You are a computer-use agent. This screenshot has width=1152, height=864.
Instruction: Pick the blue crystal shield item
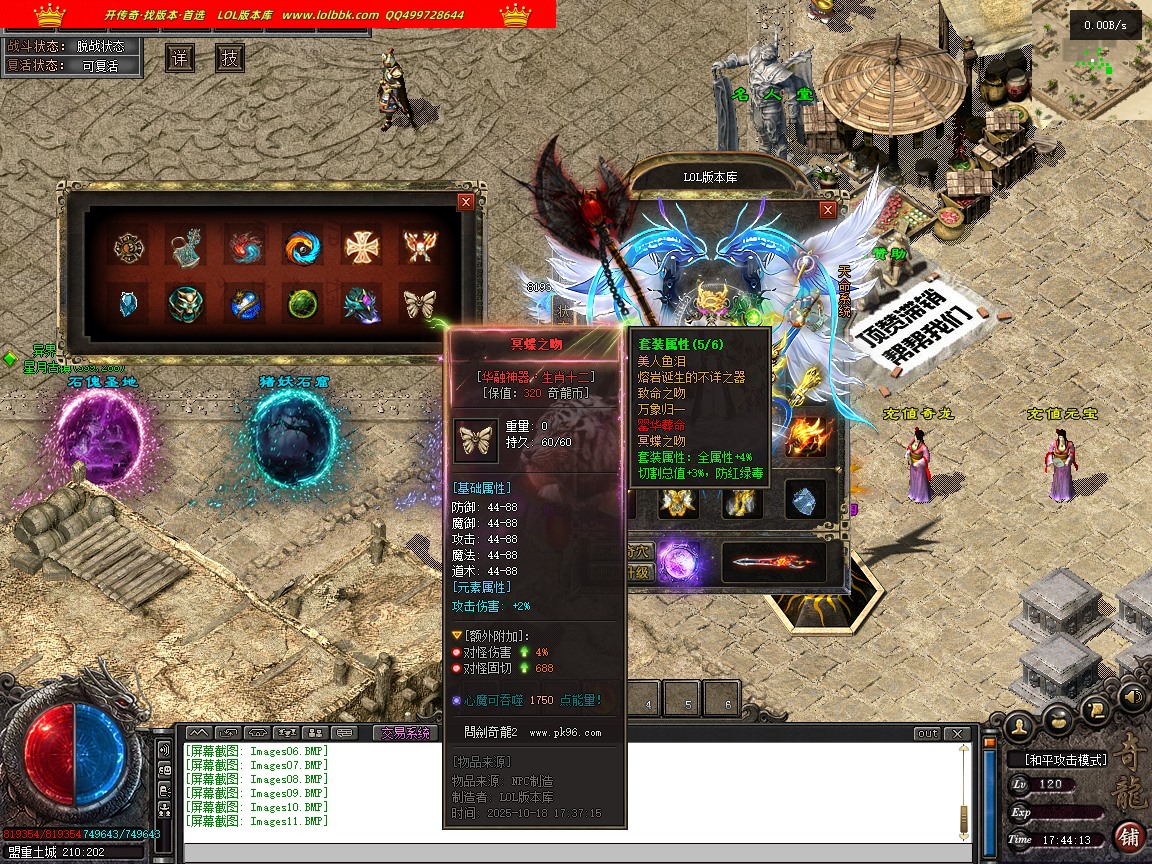[x=128, y=303]
